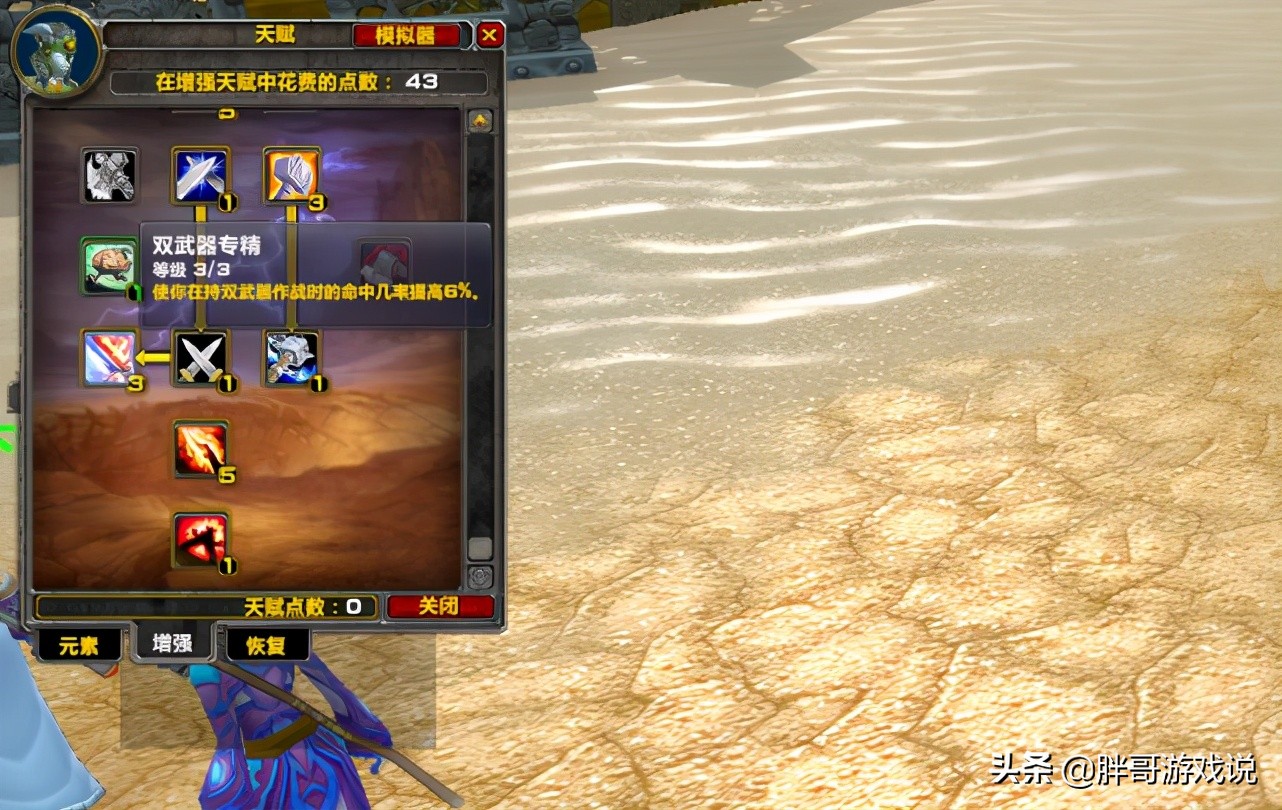Image resolution: width=1282 pixels, height=810 pixels.
Task: Click the lightning weapon talent right of crossed swords
Action: click(x=289, y=360)
